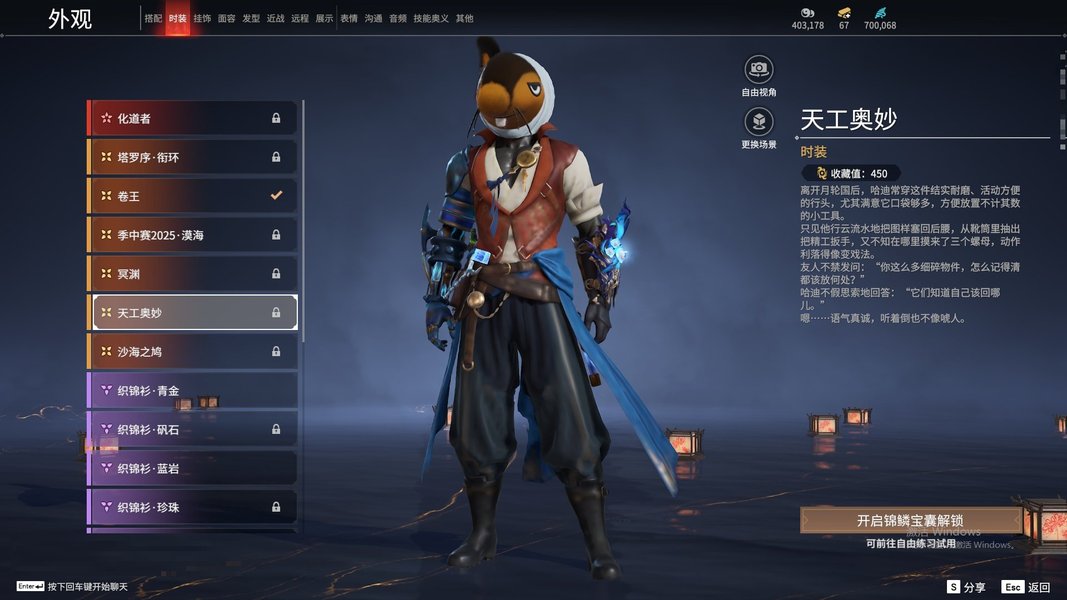
Task: Select the equipped 卷王 outfit
Action: 194,196
